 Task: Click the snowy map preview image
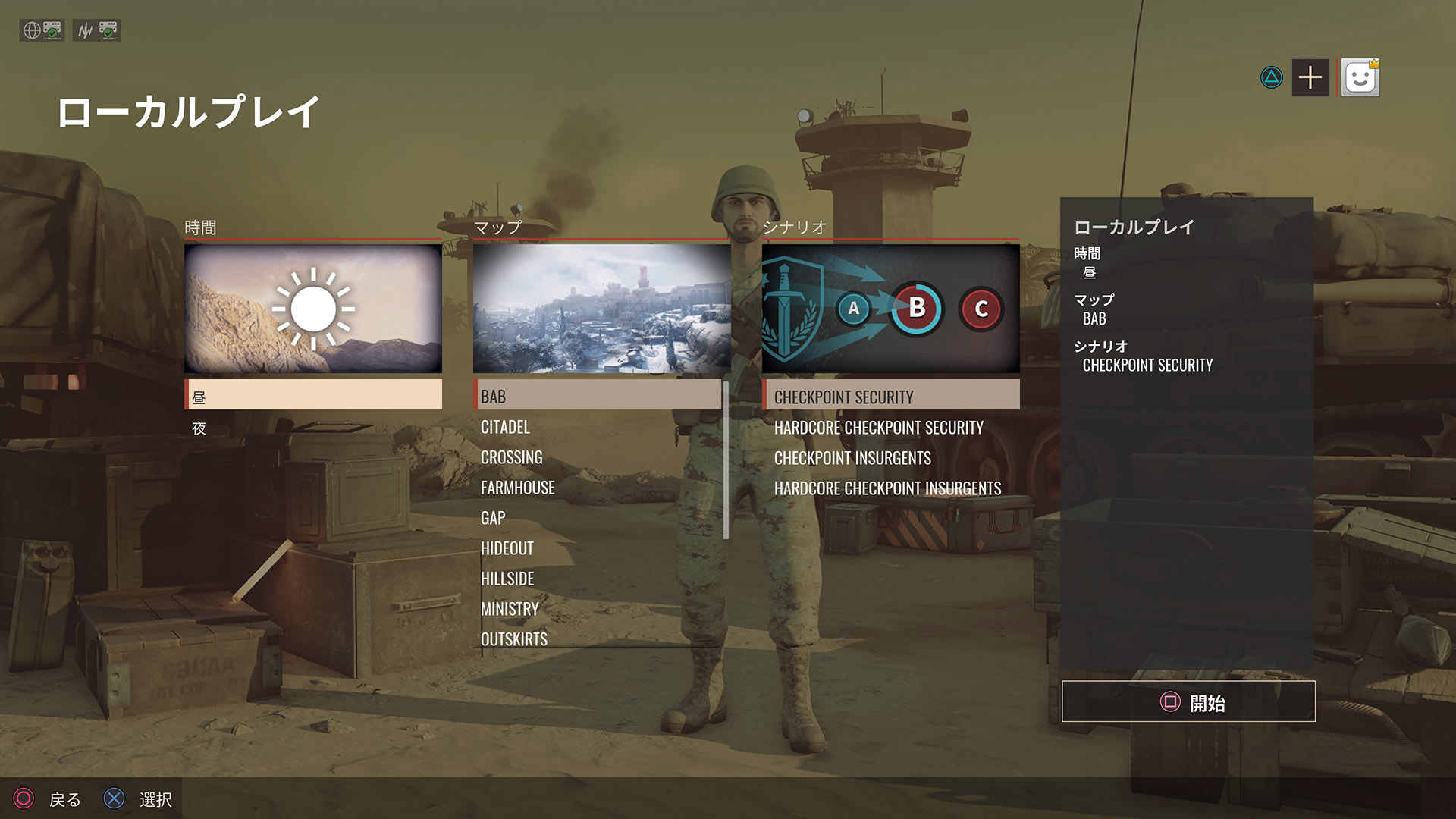601,309
